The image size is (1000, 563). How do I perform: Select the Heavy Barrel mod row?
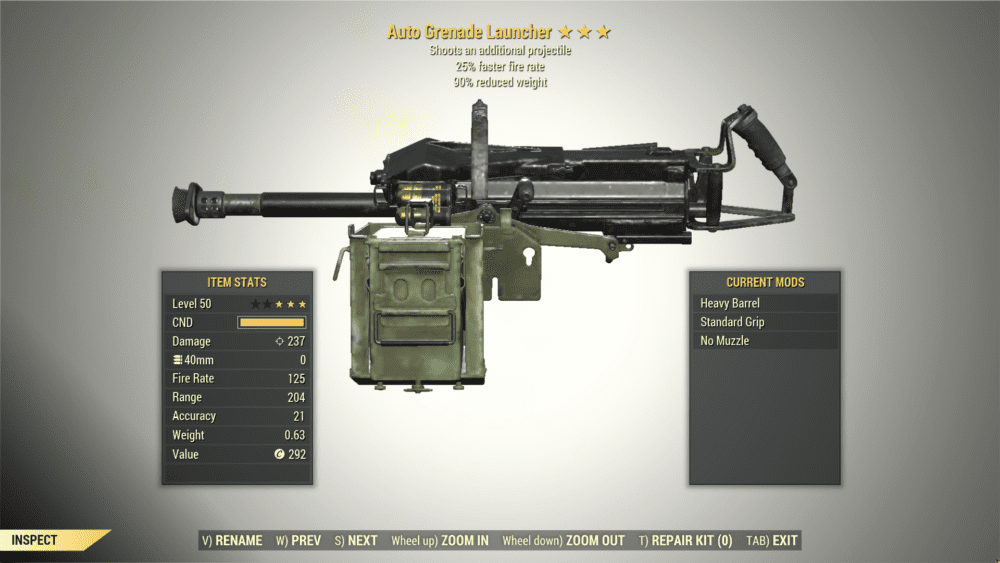pyautogui.click(x=765, y=303)
